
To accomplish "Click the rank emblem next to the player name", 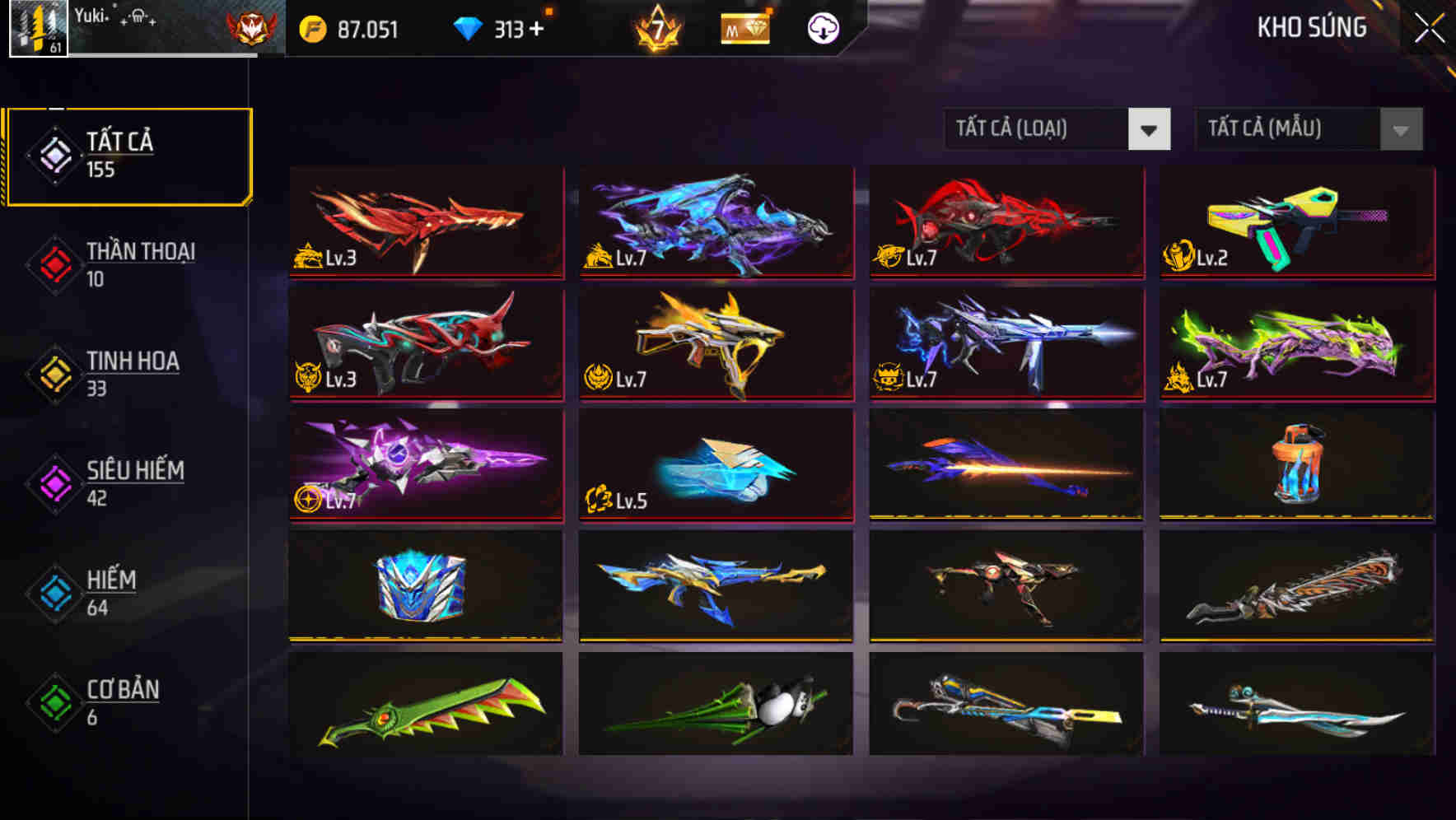I will click(x=247, y=26).
